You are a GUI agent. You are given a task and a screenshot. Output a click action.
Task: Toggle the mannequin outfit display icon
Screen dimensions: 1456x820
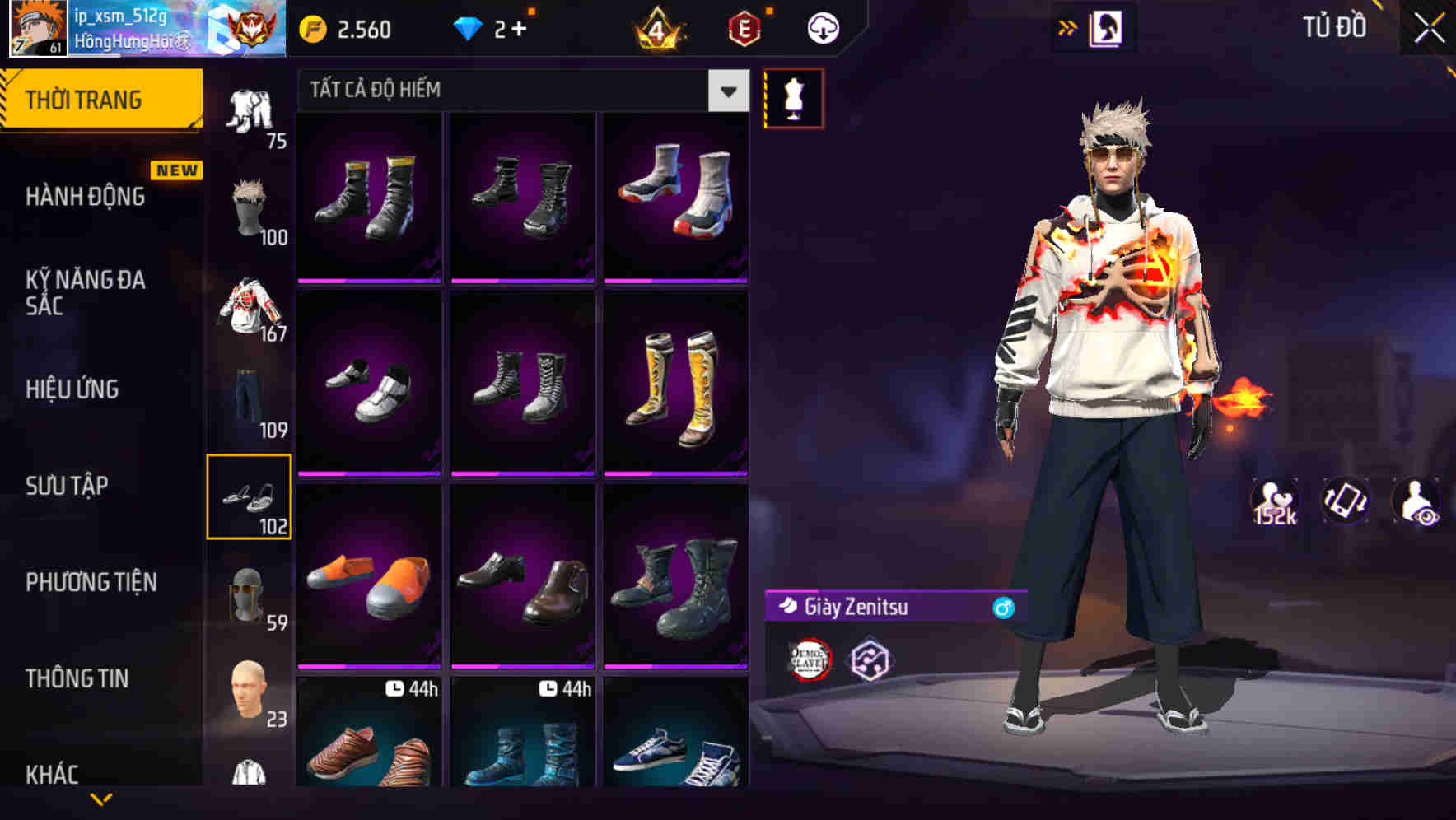(793, 98)
